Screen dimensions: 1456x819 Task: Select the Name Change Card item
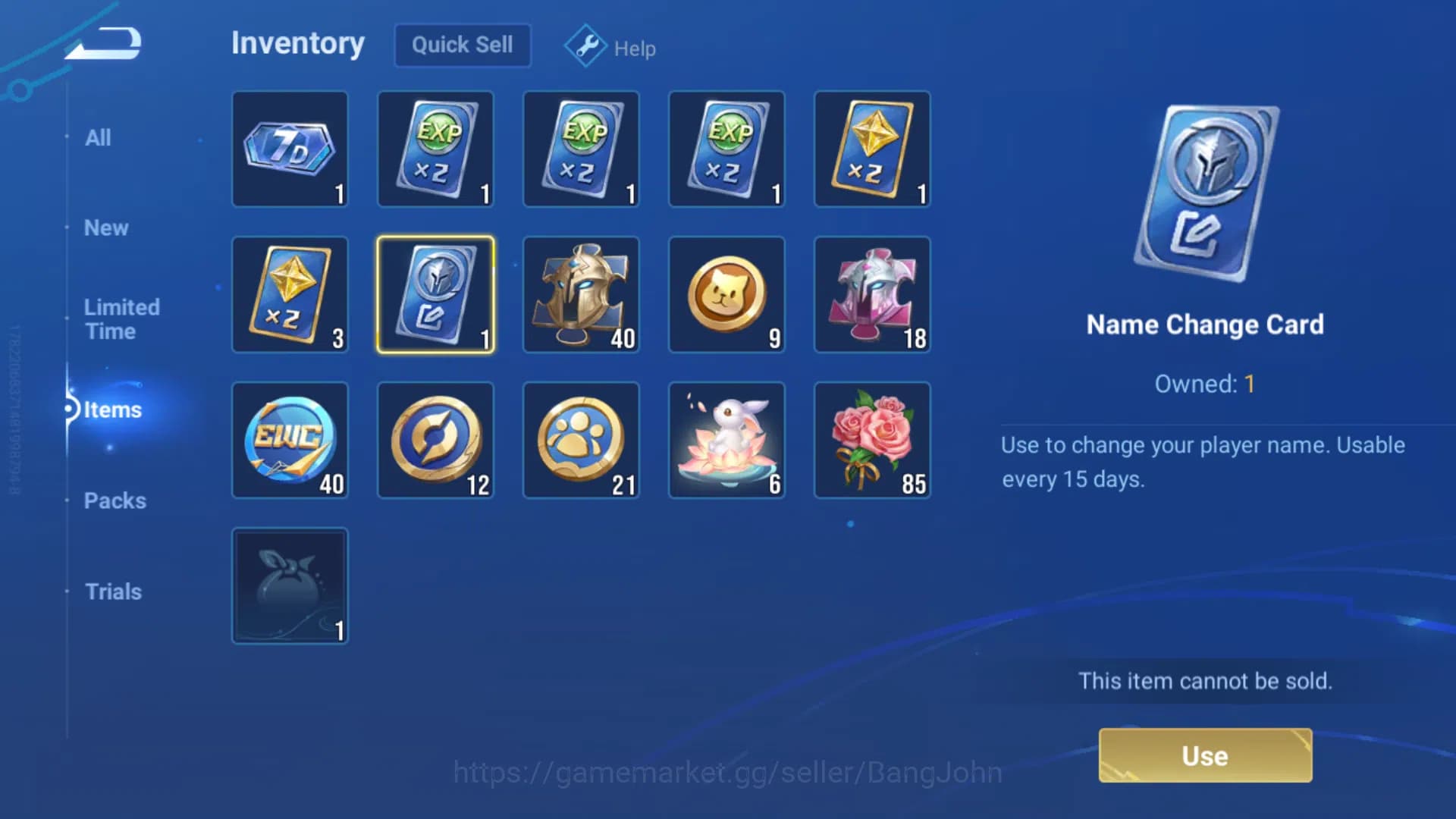tap(436, 295)
